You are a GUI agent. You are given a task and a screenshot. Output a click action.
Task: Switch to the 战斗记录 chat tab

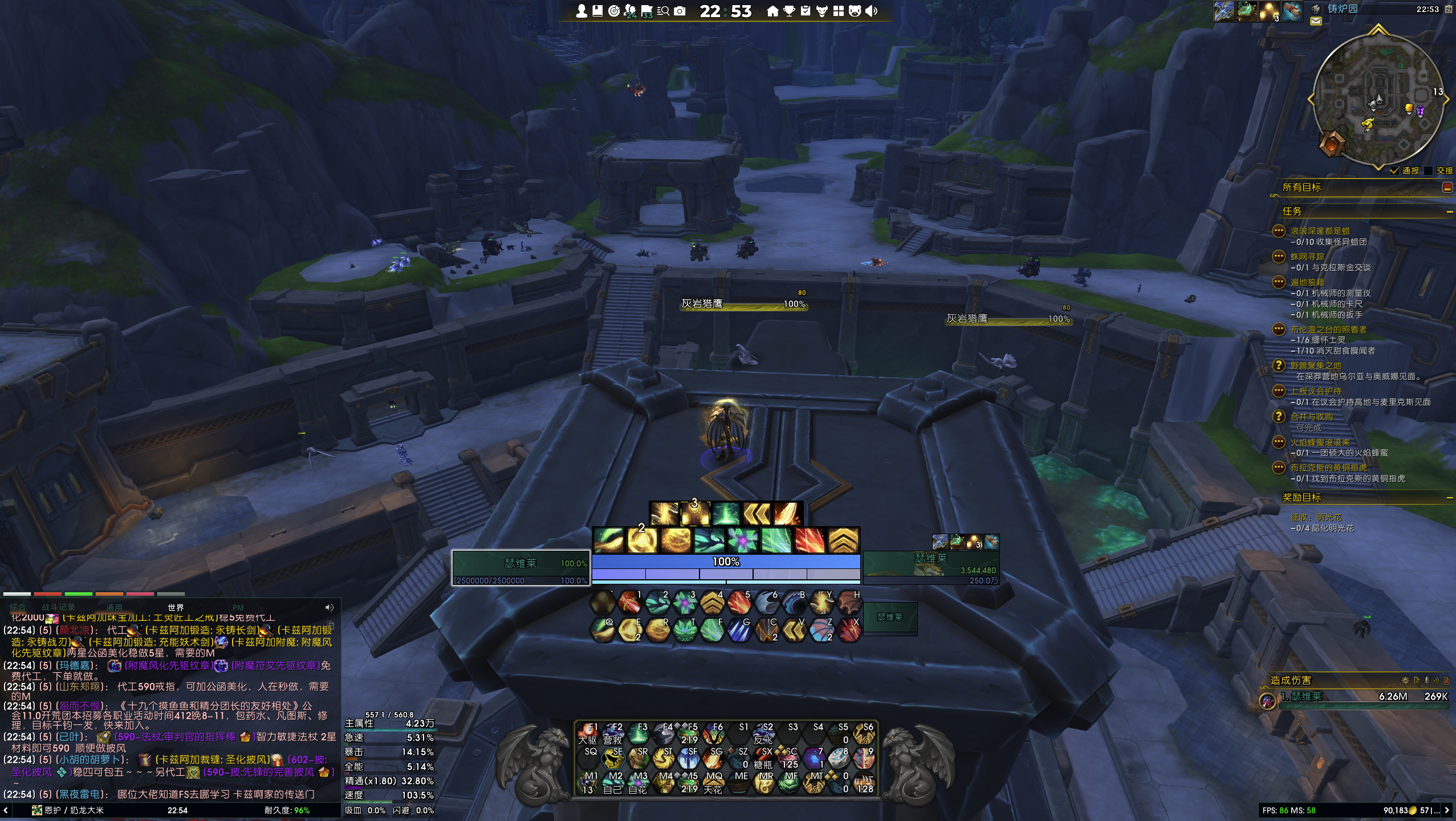click(x=58, y=607)
